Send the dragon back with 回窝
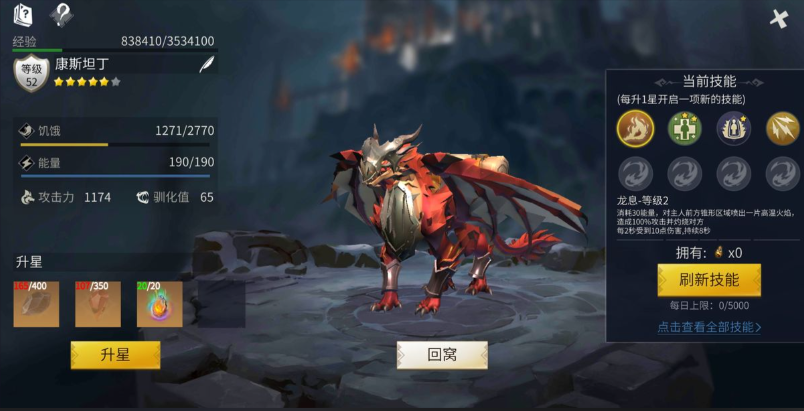The width and height of the screenshot is (804, 411). pos(442,355)
